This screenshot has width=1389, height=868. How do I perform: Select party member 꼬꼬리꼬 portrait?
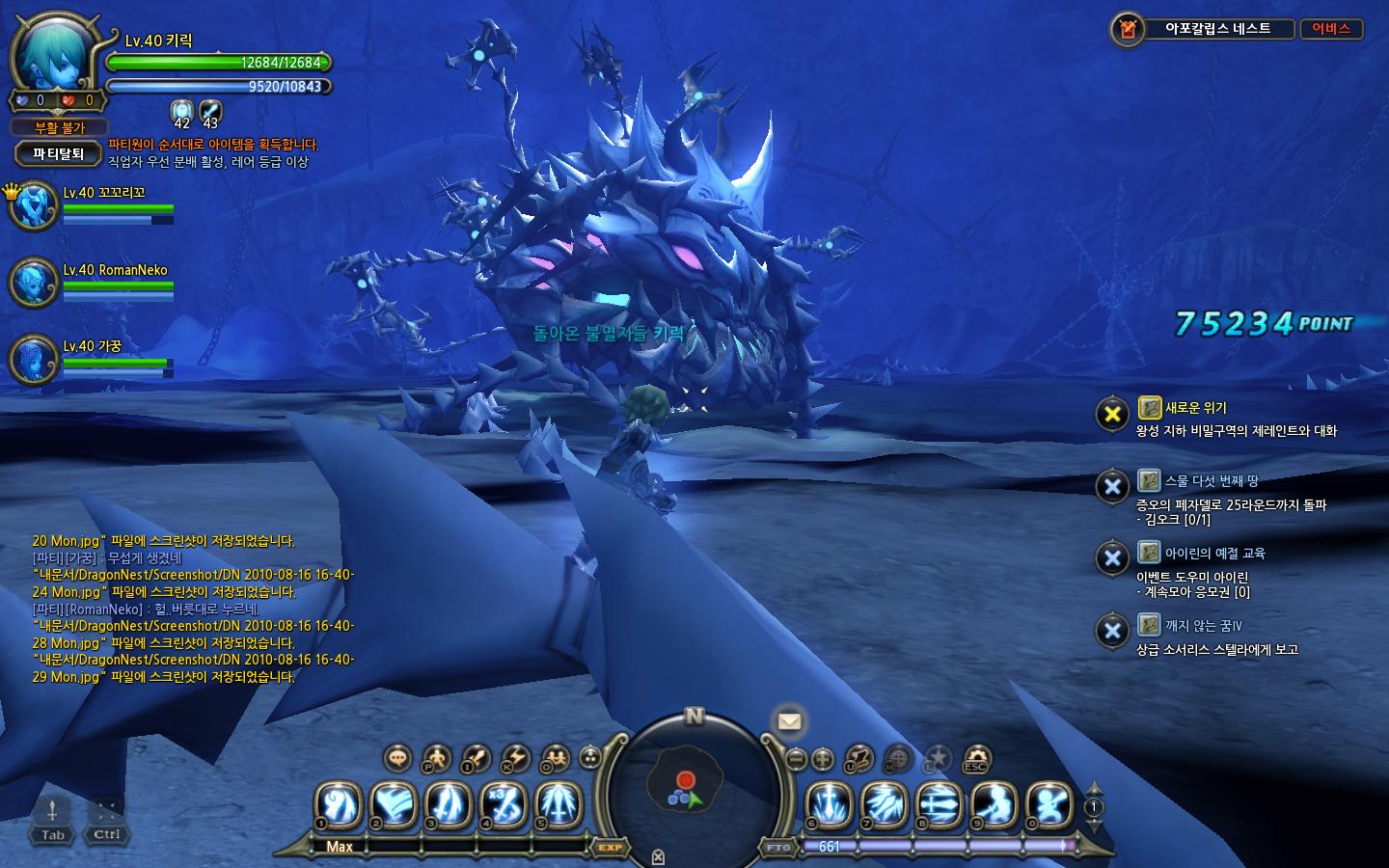(x=34, y=205)
